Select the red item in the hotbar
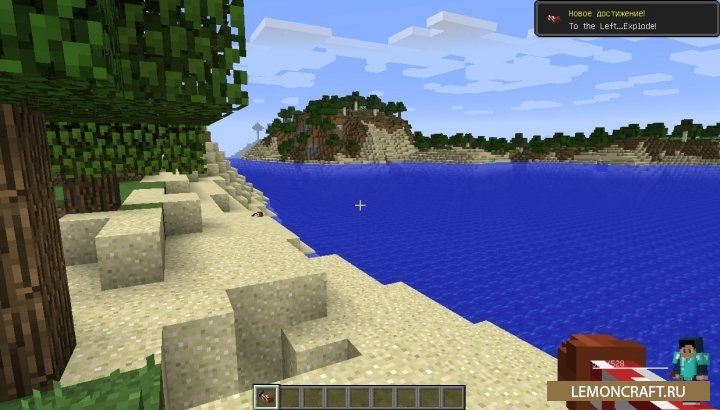Screen dimensions: 720x410 point(266,397)
